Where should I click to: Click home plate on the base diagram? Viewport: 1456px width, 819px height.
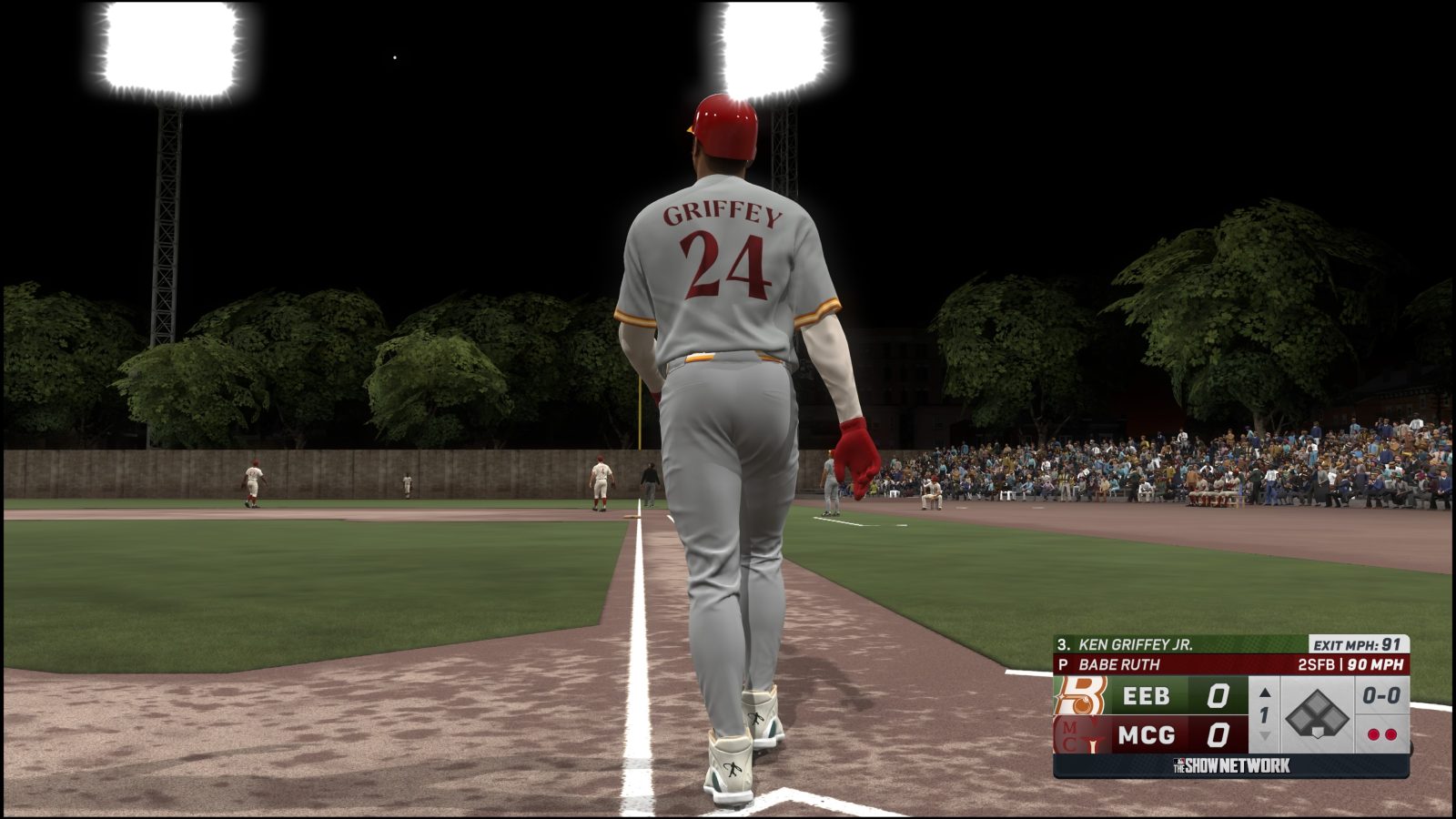click(1318, 732)
